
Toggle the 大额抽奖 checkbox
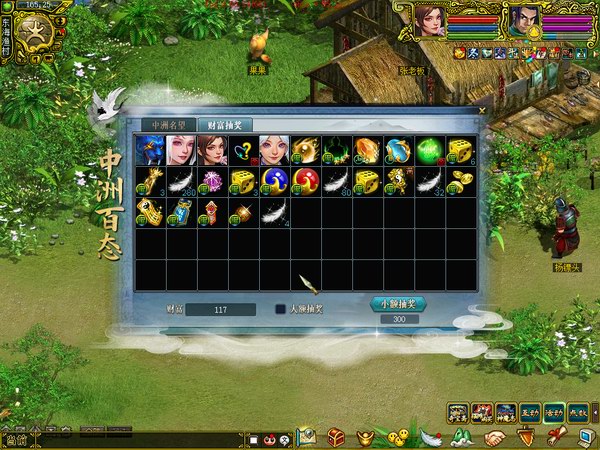pyautogui.click(x=281, y=309)
